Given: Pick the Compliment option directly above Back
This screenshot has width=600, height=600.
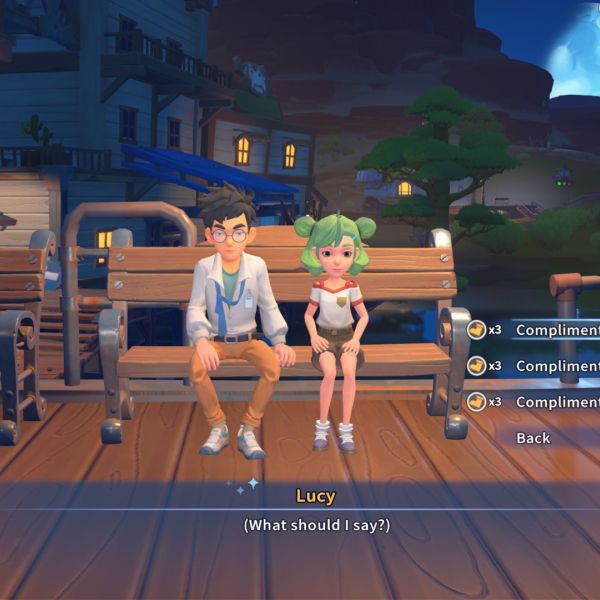Looking at the screenshot, I should tap(556, 402).
